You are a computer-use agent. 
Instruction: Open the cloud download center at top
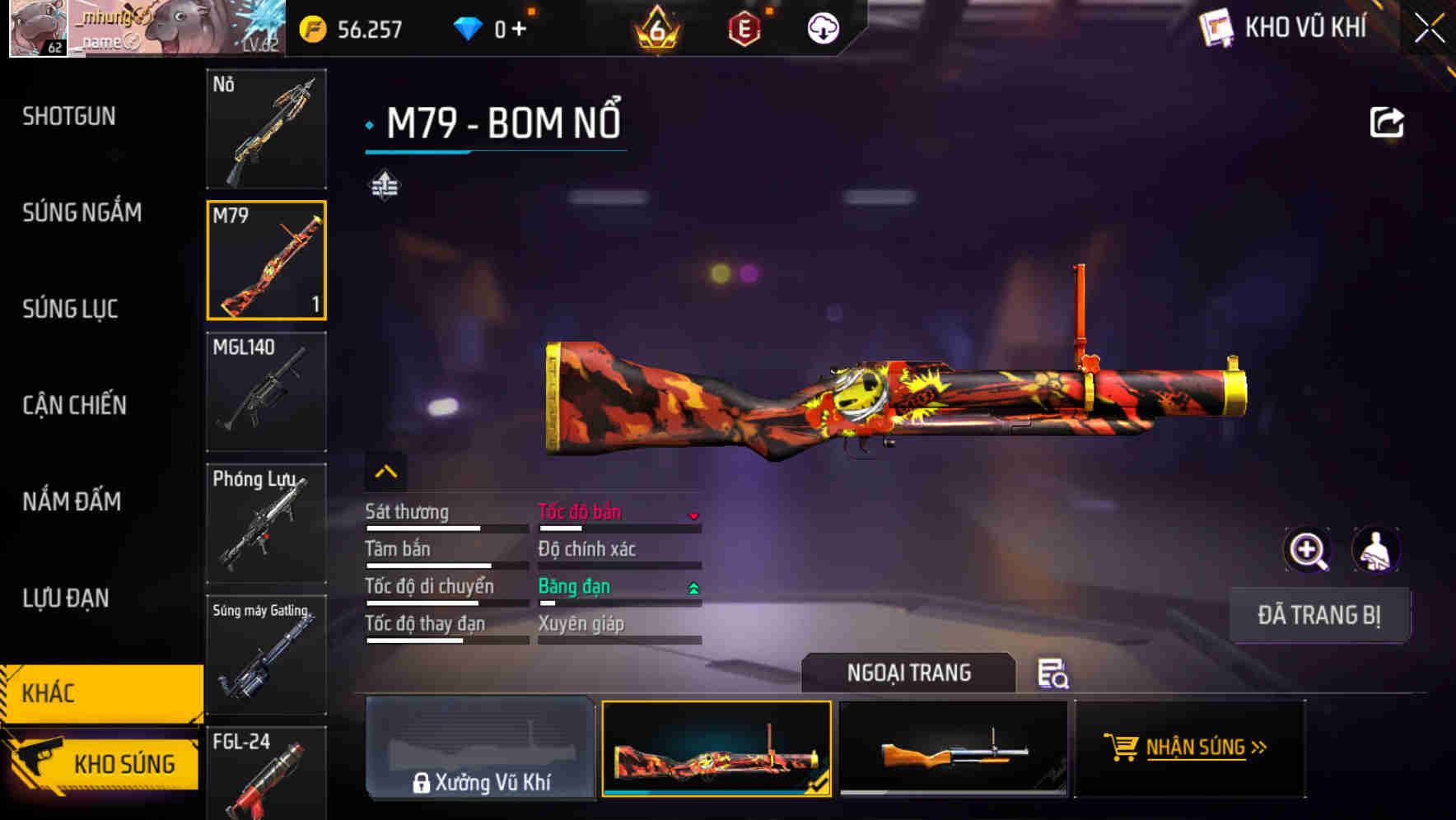click(x=821, y=27)
